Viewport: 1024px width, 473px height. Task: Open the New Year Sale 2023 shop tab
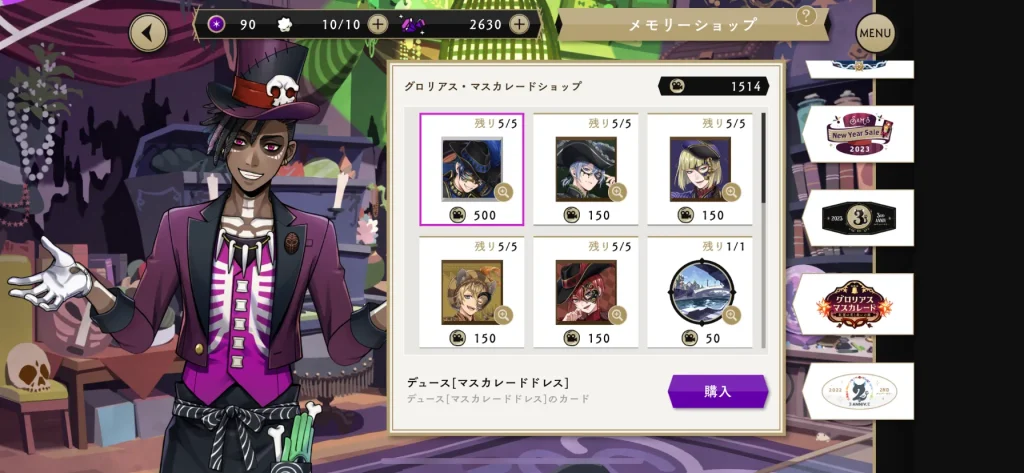click(x=857, y=134)
